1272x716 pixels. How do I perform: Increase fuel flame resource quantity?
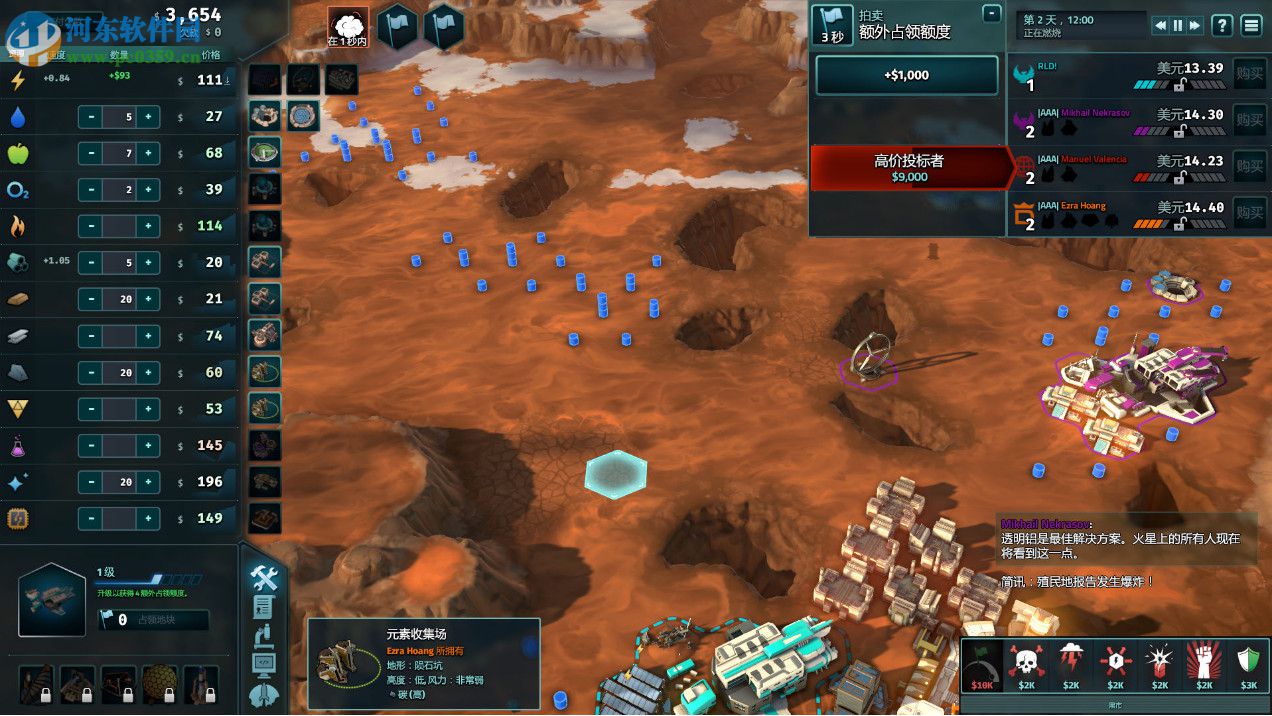[x=148, y=226]
